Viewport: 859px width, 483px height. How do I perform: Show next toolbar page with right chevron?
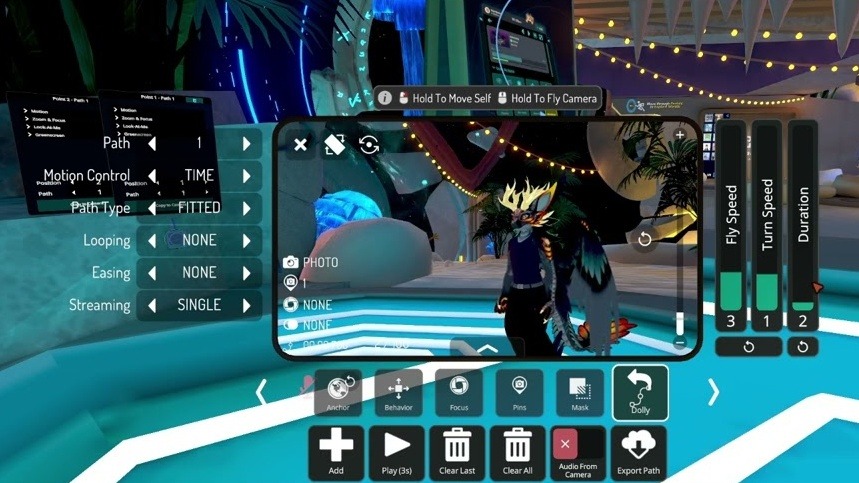[713, 392]
